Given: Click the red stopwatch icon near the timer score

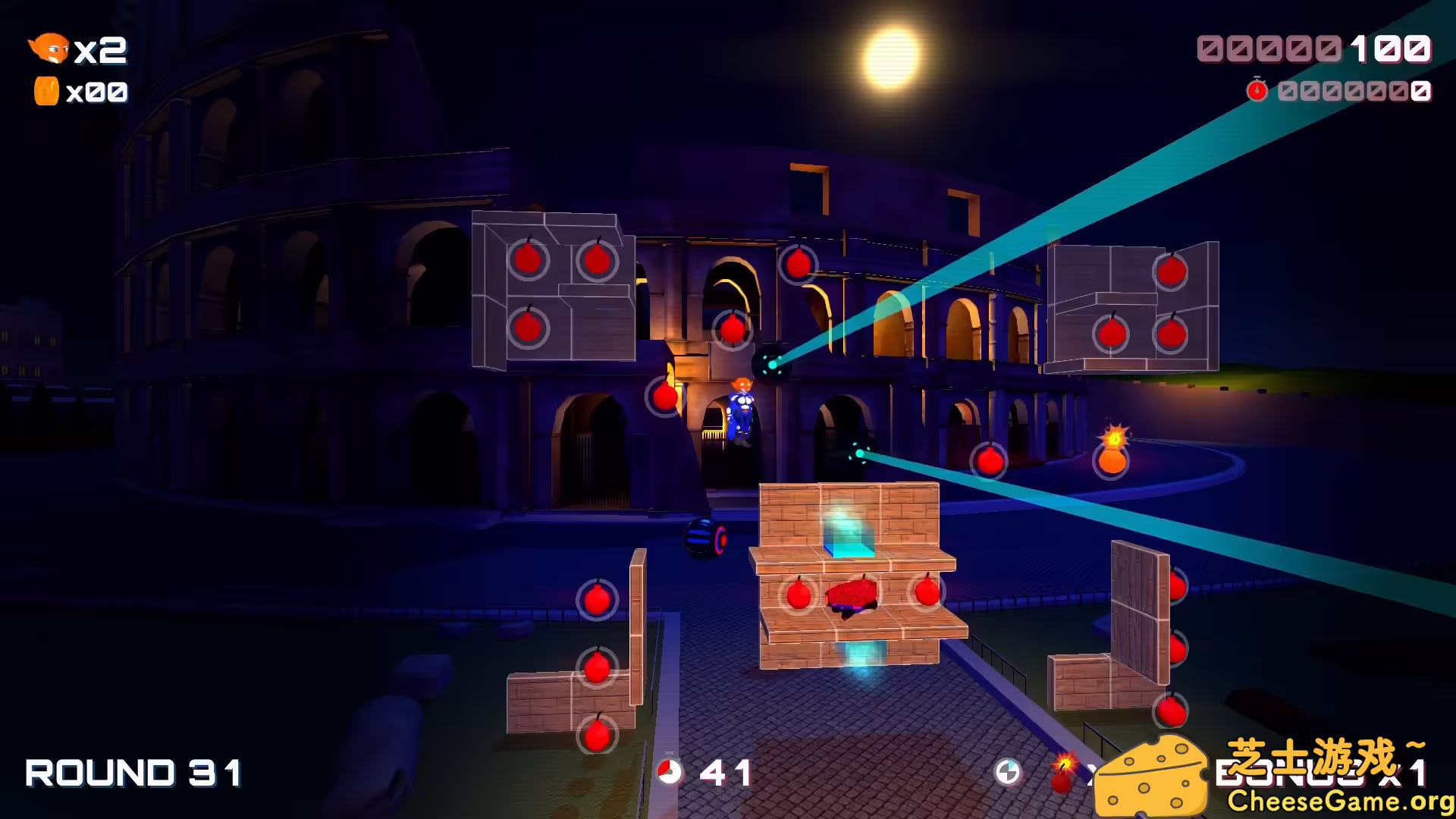Looking at the screenshot, I should (x=1259, y=91).
